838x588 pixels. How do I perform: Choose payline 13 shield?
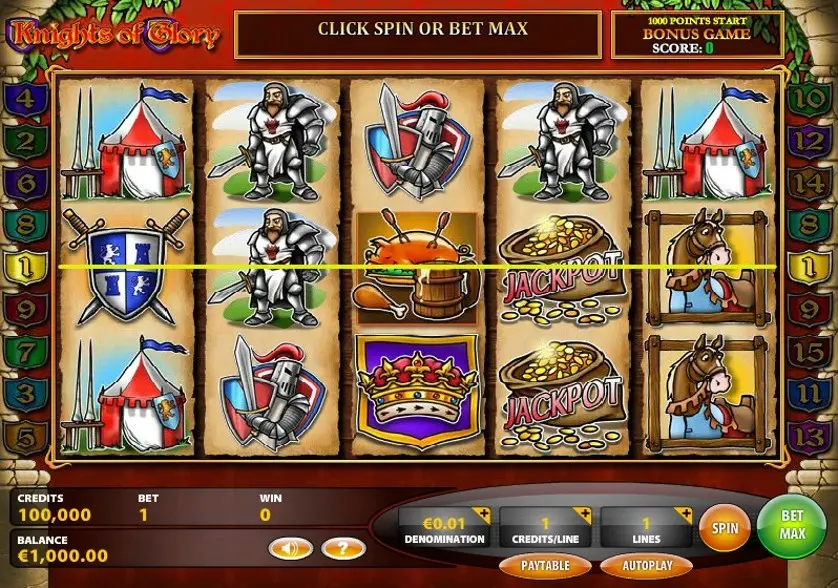(x=808, y=436)
